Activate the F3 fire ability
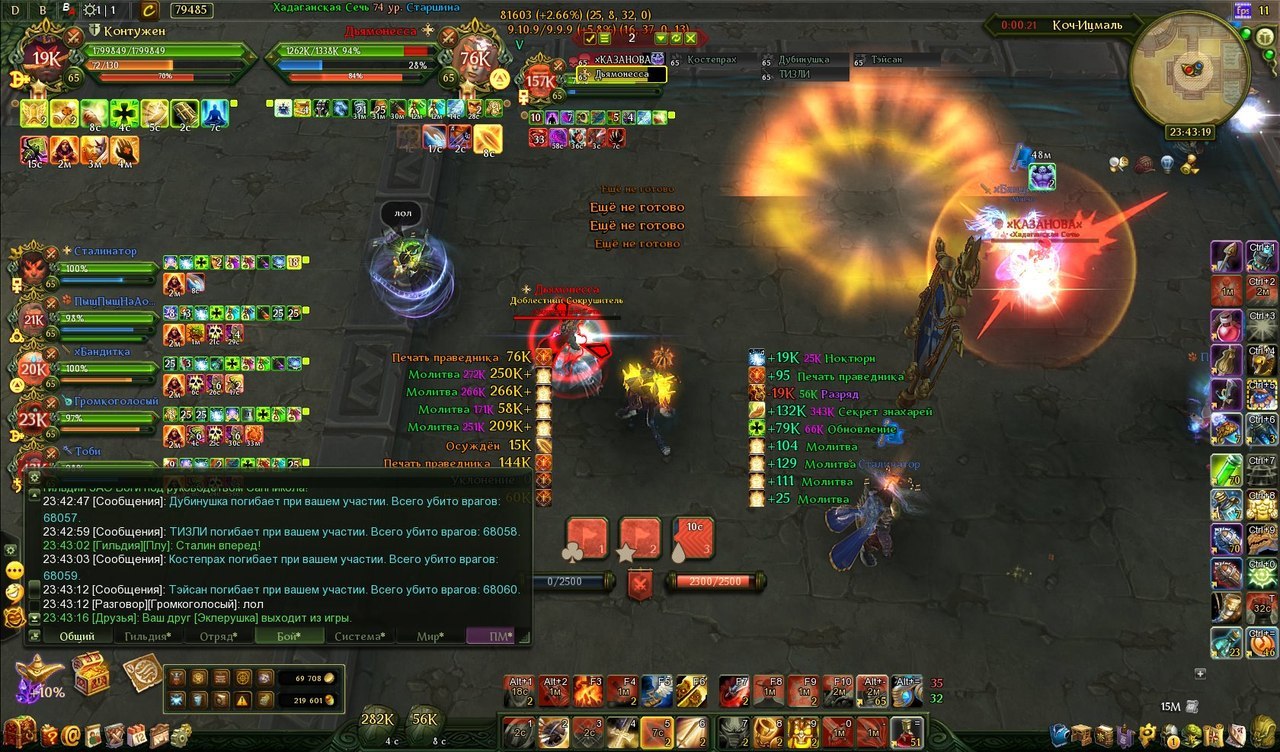The width and height of the screenshot is (1280, 752). pyautogui.click(x=588, y=690)
